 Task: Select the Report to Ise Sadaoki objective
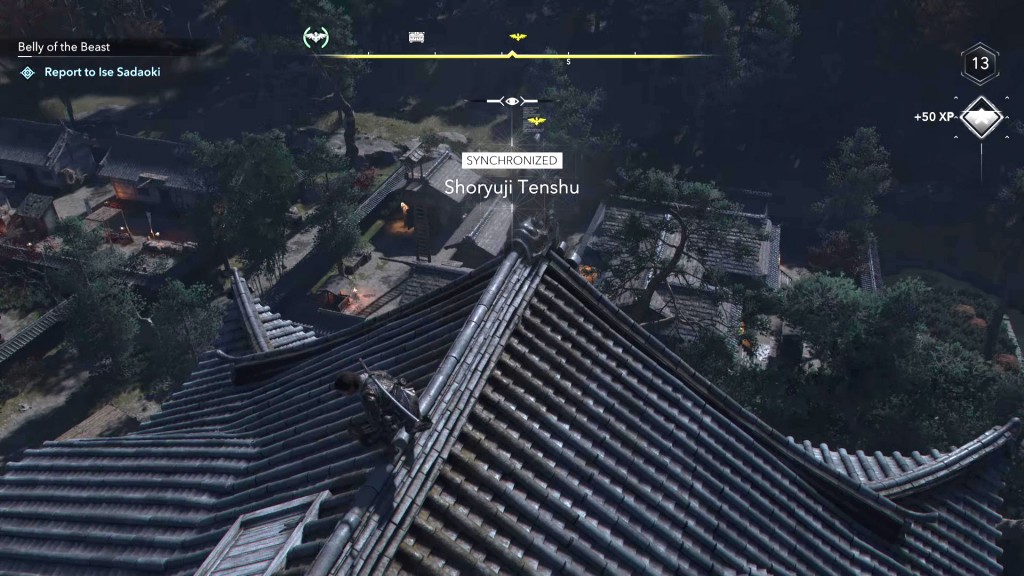click(x=102, y=72)
